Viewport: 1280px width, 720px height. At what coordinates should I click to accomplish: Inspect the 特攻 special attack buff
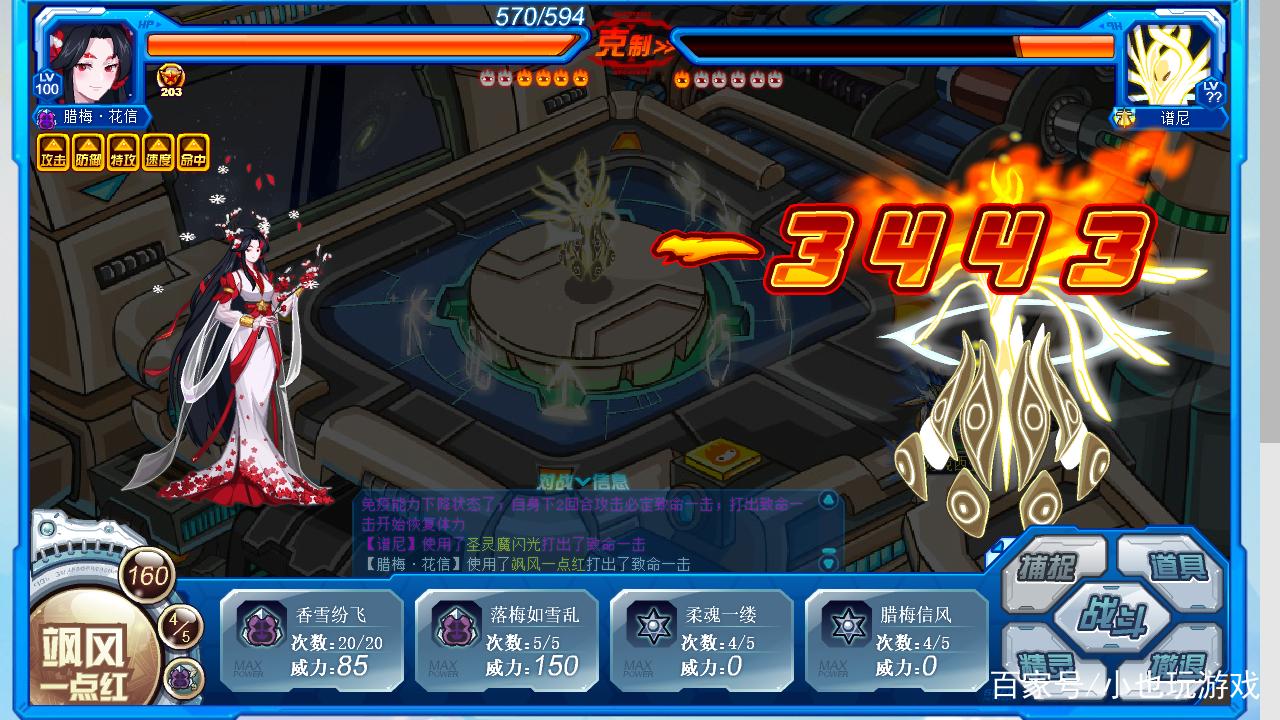(x=123, y=153)
